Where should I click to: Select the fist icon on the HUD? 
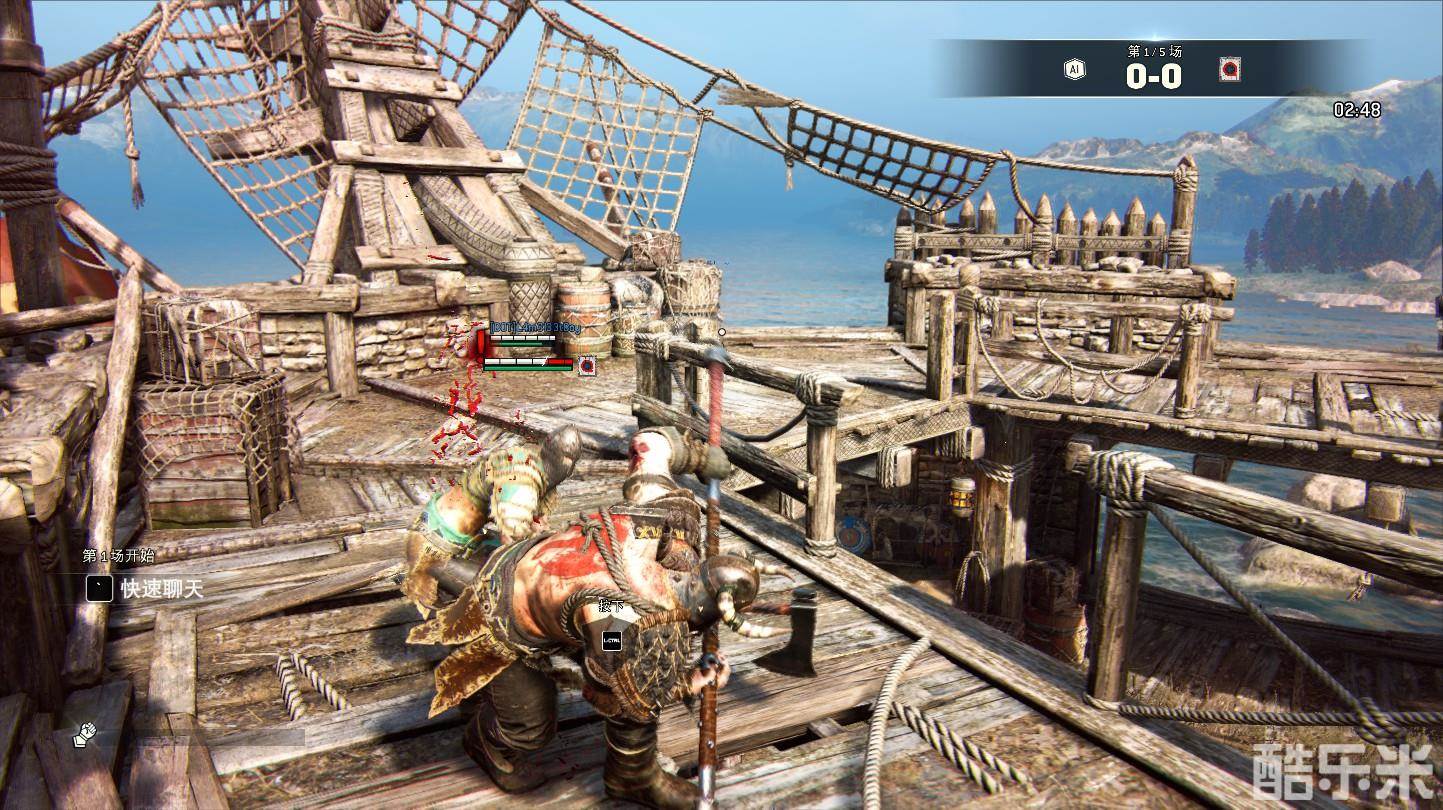[x=83, y=736]
